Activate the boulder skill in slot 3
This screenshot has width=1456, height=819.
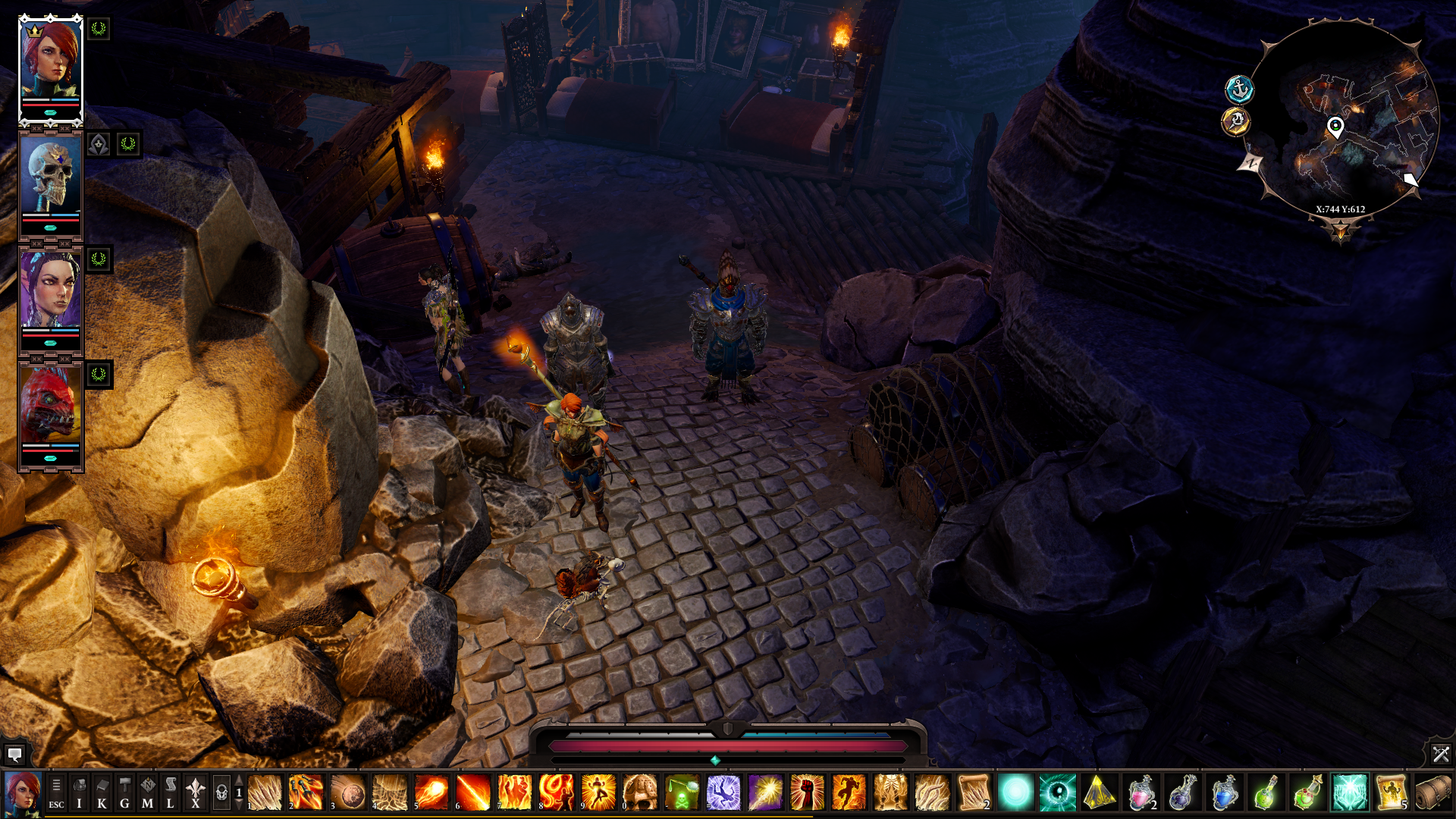coord(348,792)
